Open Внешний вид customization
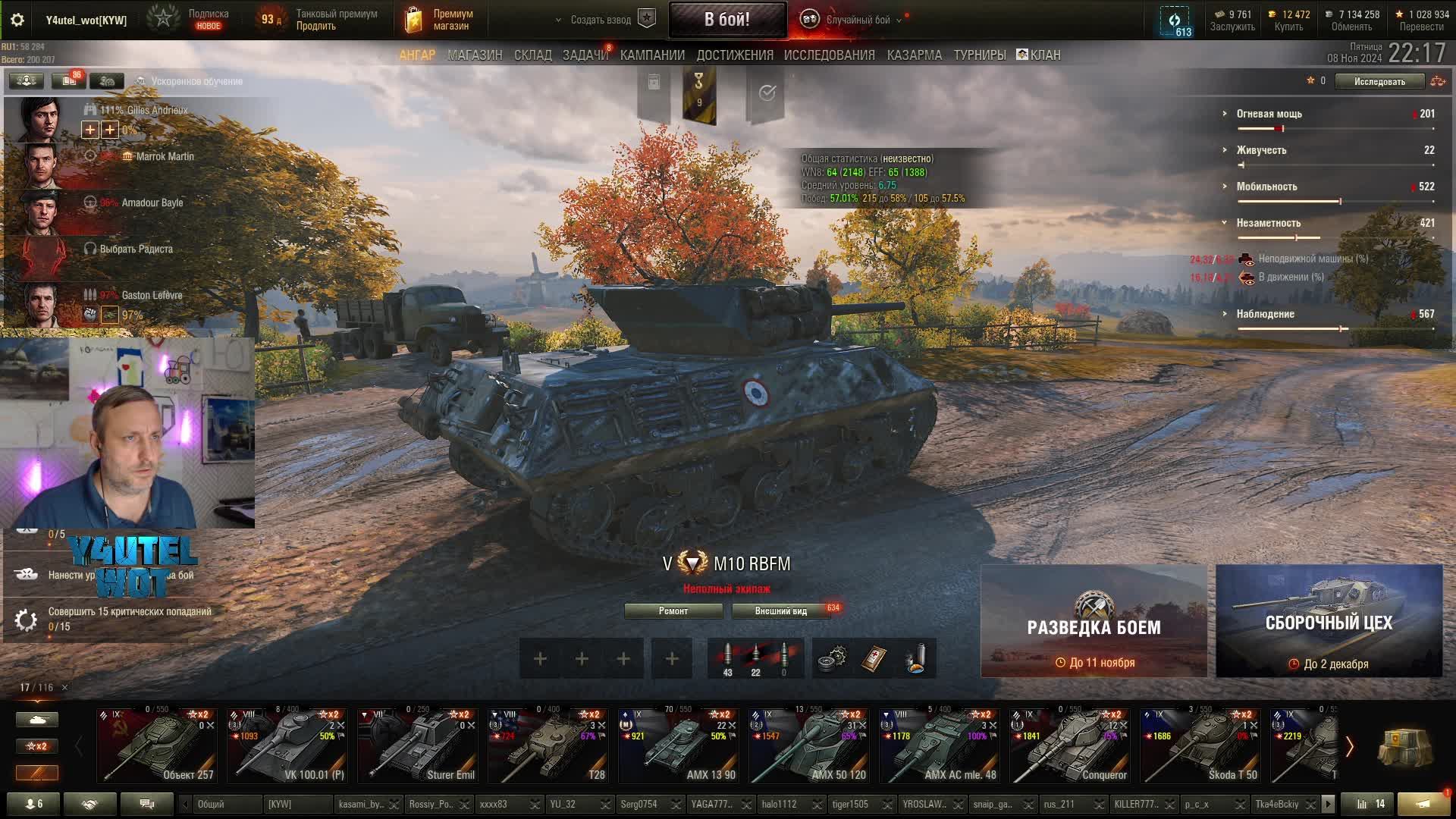Screen dimensions: 1456x819 click(x=780, y=611)
